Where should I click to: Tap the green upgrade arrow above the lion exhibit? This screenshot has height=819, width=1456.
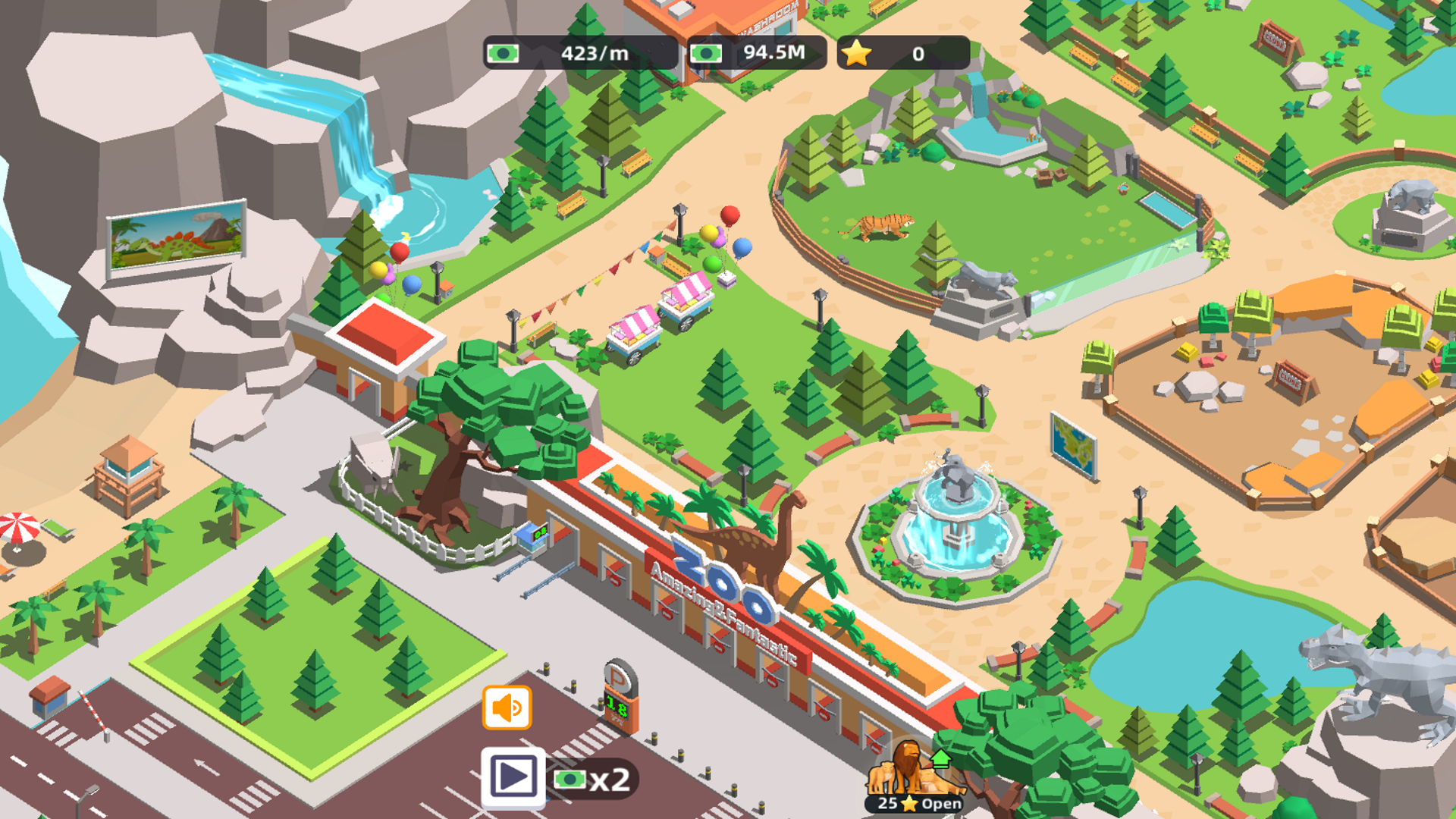click(x=942, y=758)
